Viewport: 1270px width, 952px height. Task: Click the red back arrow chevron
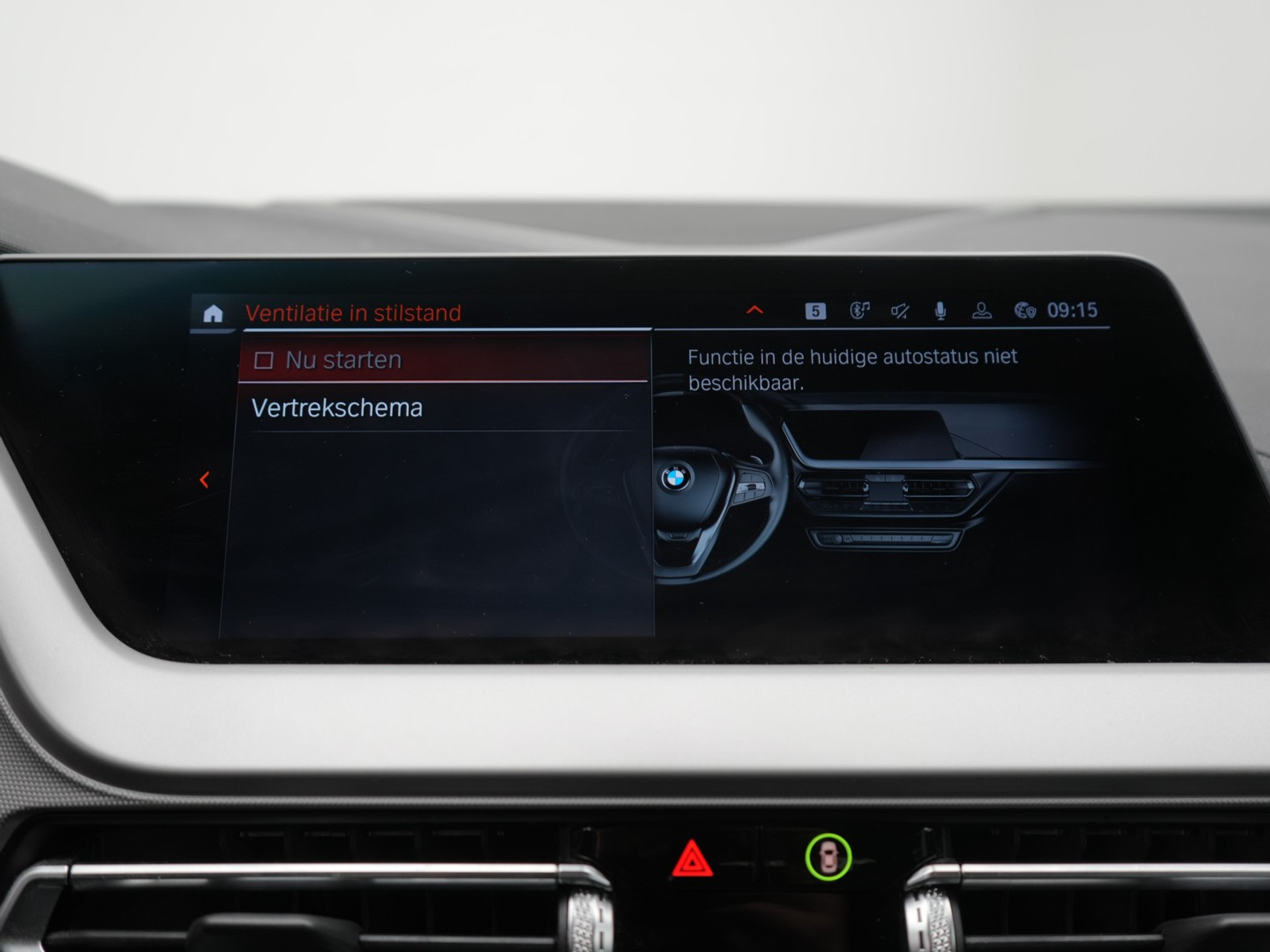click(x=204, y=480)
